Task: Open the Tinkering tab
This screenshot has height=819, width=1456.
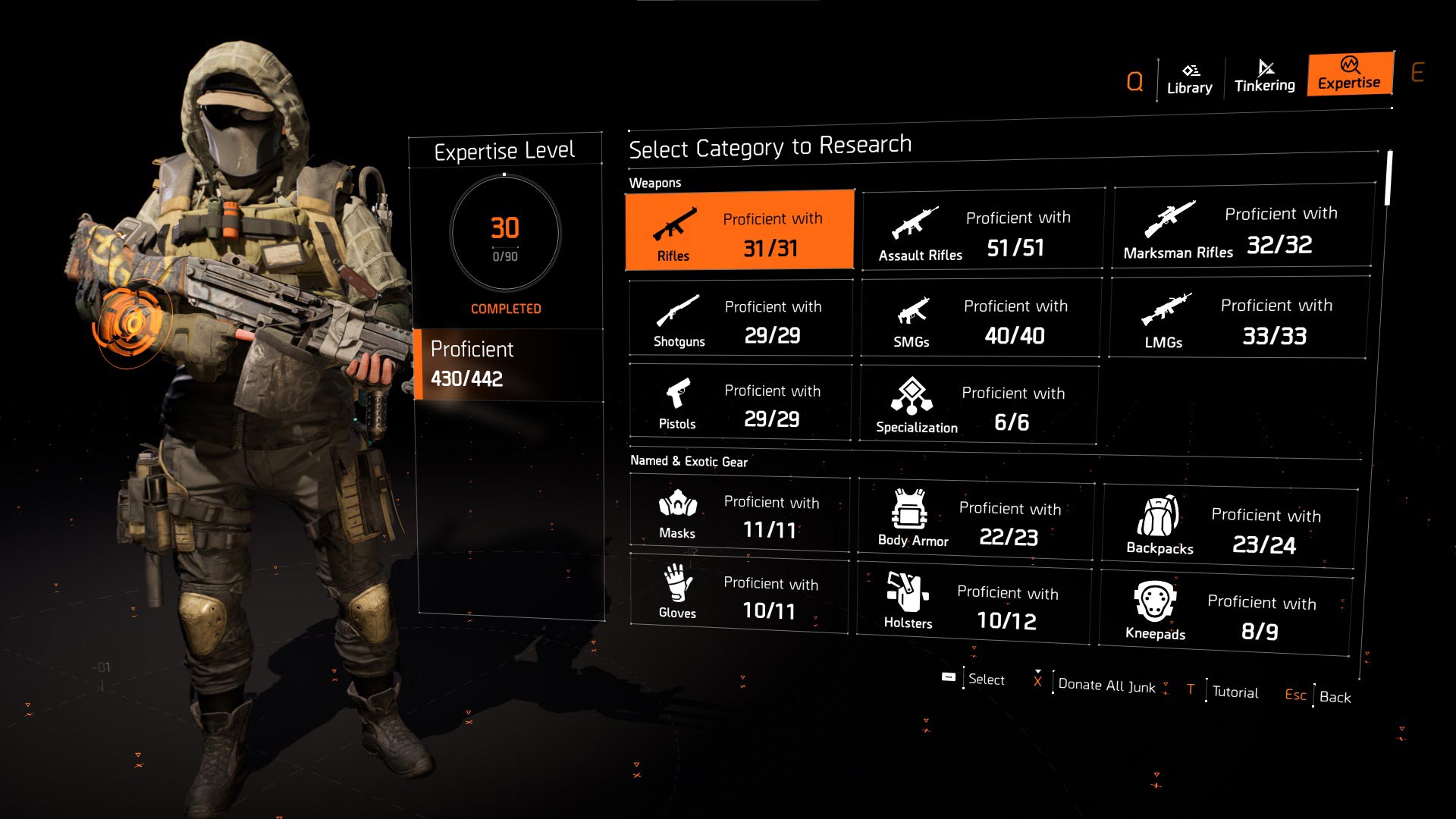Action: tap(1264, 77)
